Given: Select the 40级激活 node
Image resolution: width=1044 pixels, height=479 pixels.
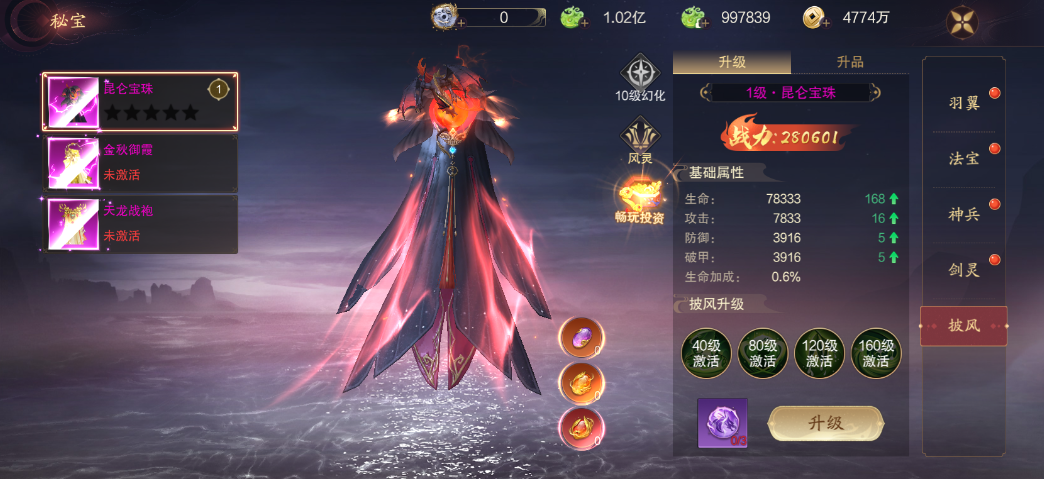Looking at the screenshot, I should click(x=706, y=353).
